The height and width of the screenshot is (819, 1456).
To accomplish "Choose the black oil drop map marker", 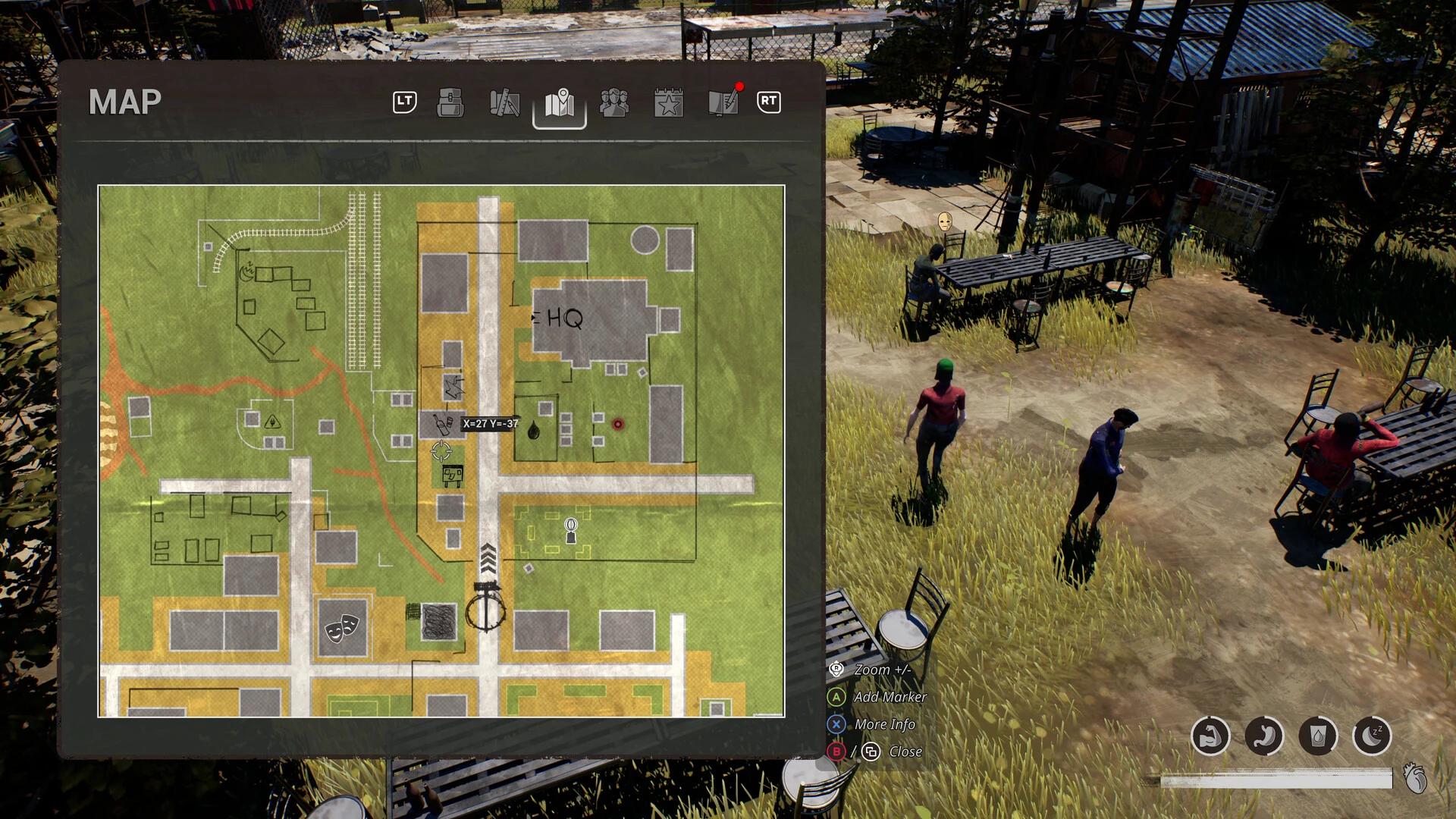I will click(x=534, y=430).
